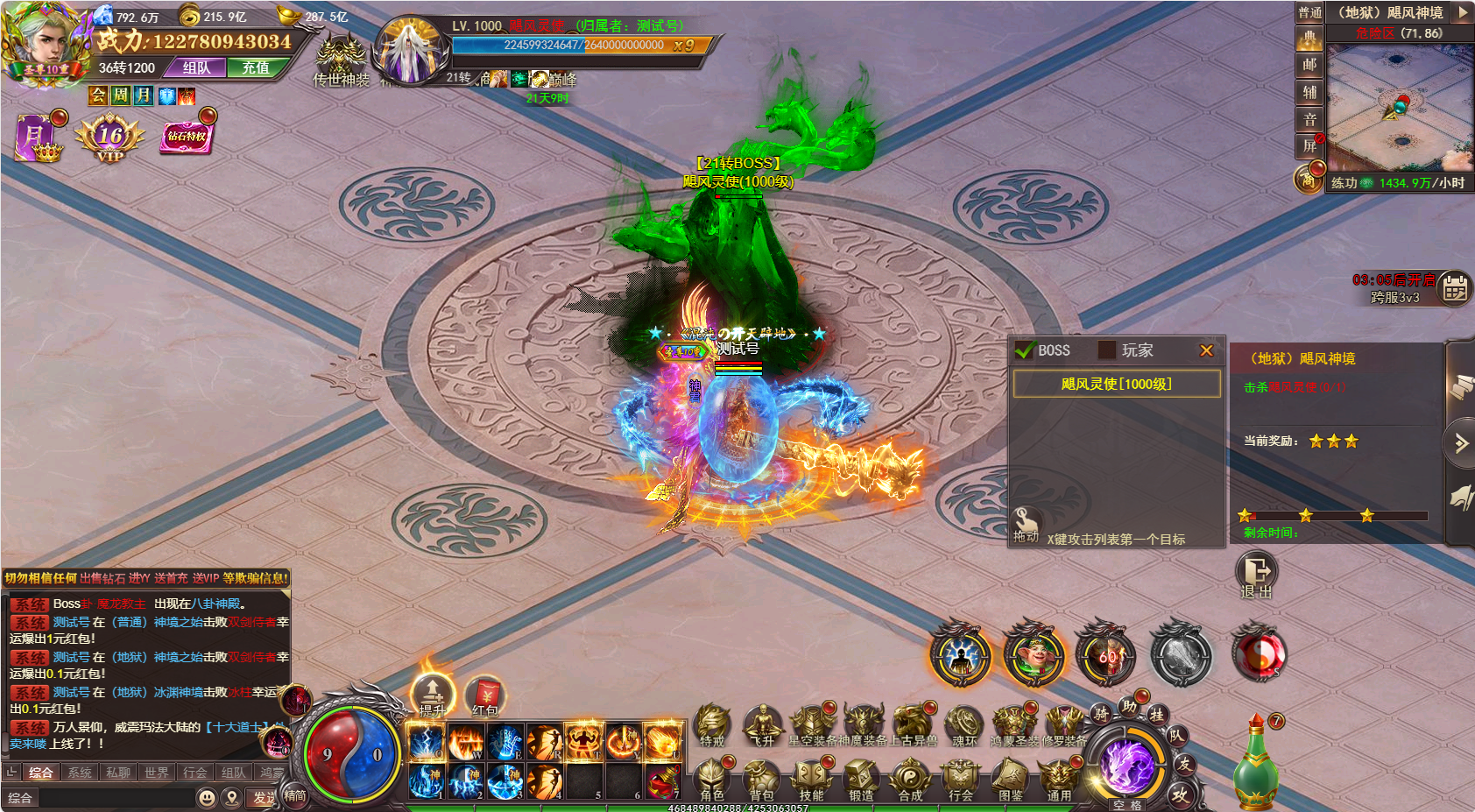Open the 图鉴 codex menu
1475x812 pixels.
pos(1010,779)
